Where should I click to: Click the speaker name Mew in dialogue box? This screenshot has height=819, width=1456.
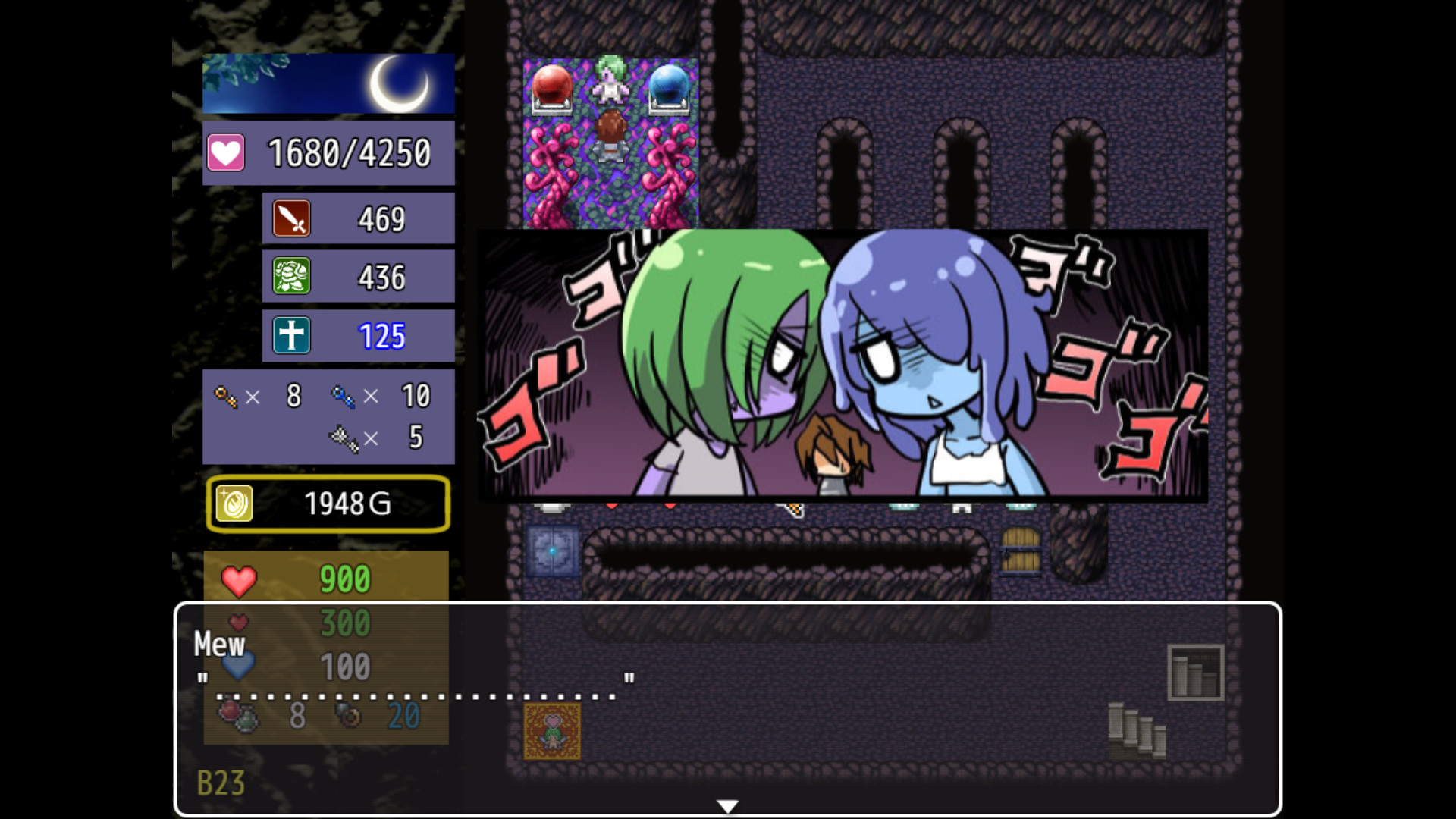tap(218, 646)
